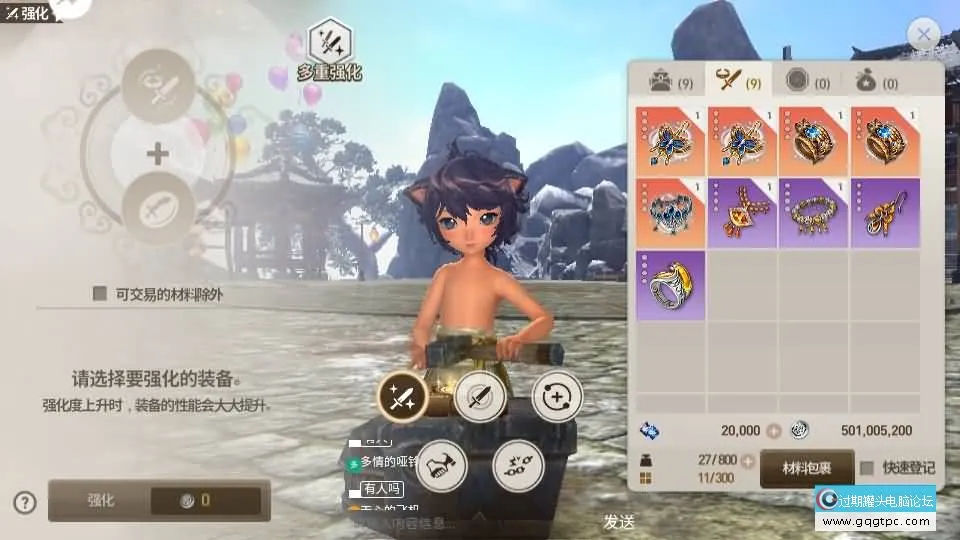Toggle the 可交易的材料除外 checkbox
Image resolution: width=960 pixels, height=540 pixels.
click(x=100, y=294)
